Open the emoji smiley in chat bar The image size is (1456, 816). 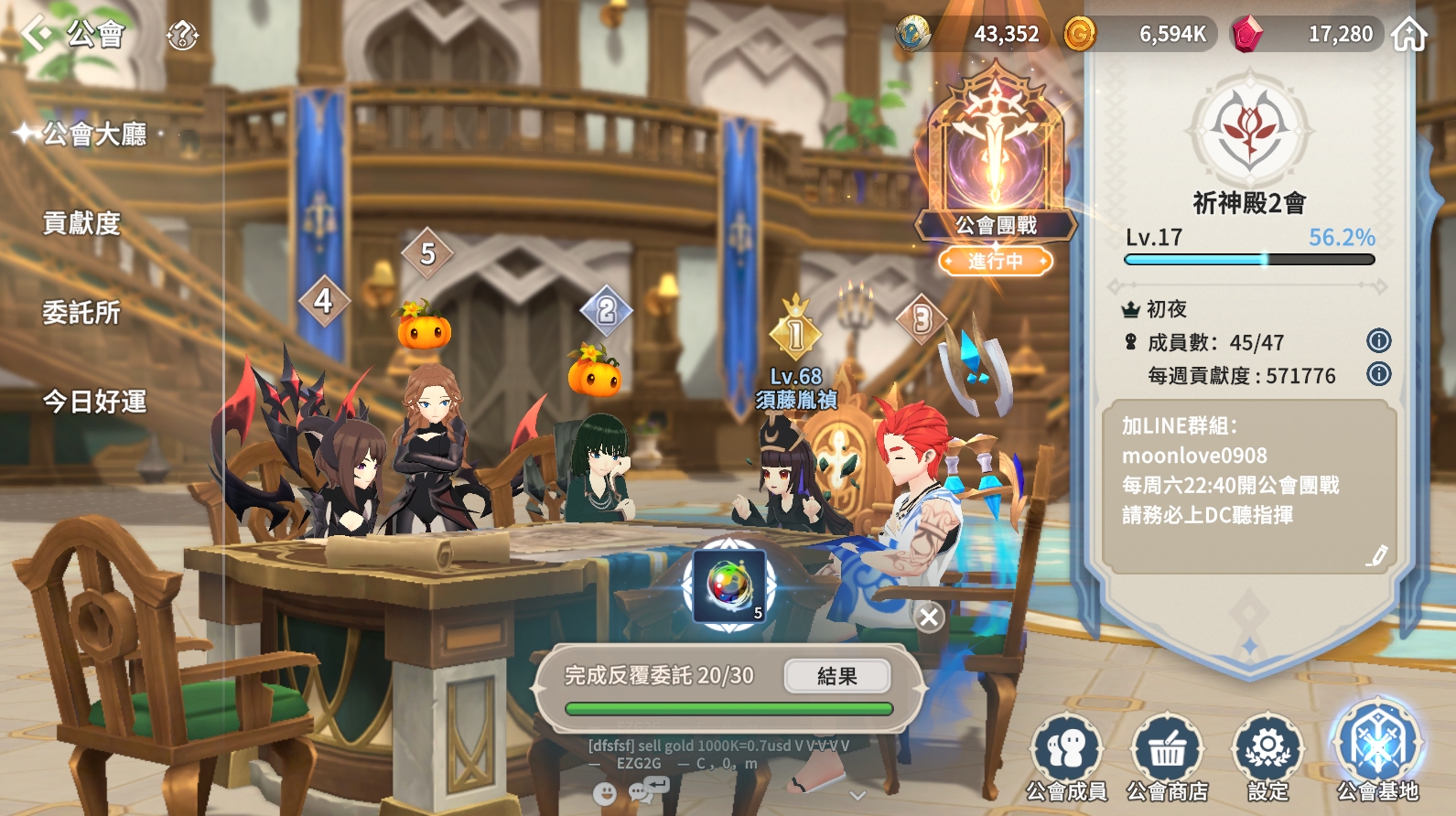tap(604, 793)
